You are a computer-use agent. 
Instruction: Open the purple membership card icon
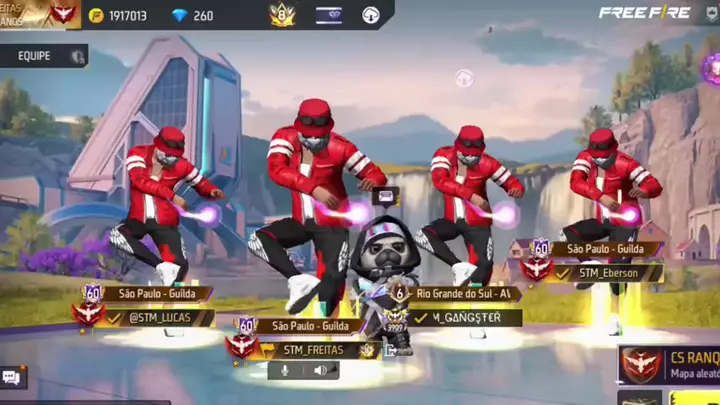pyautogui.click(x=328, y=16)
